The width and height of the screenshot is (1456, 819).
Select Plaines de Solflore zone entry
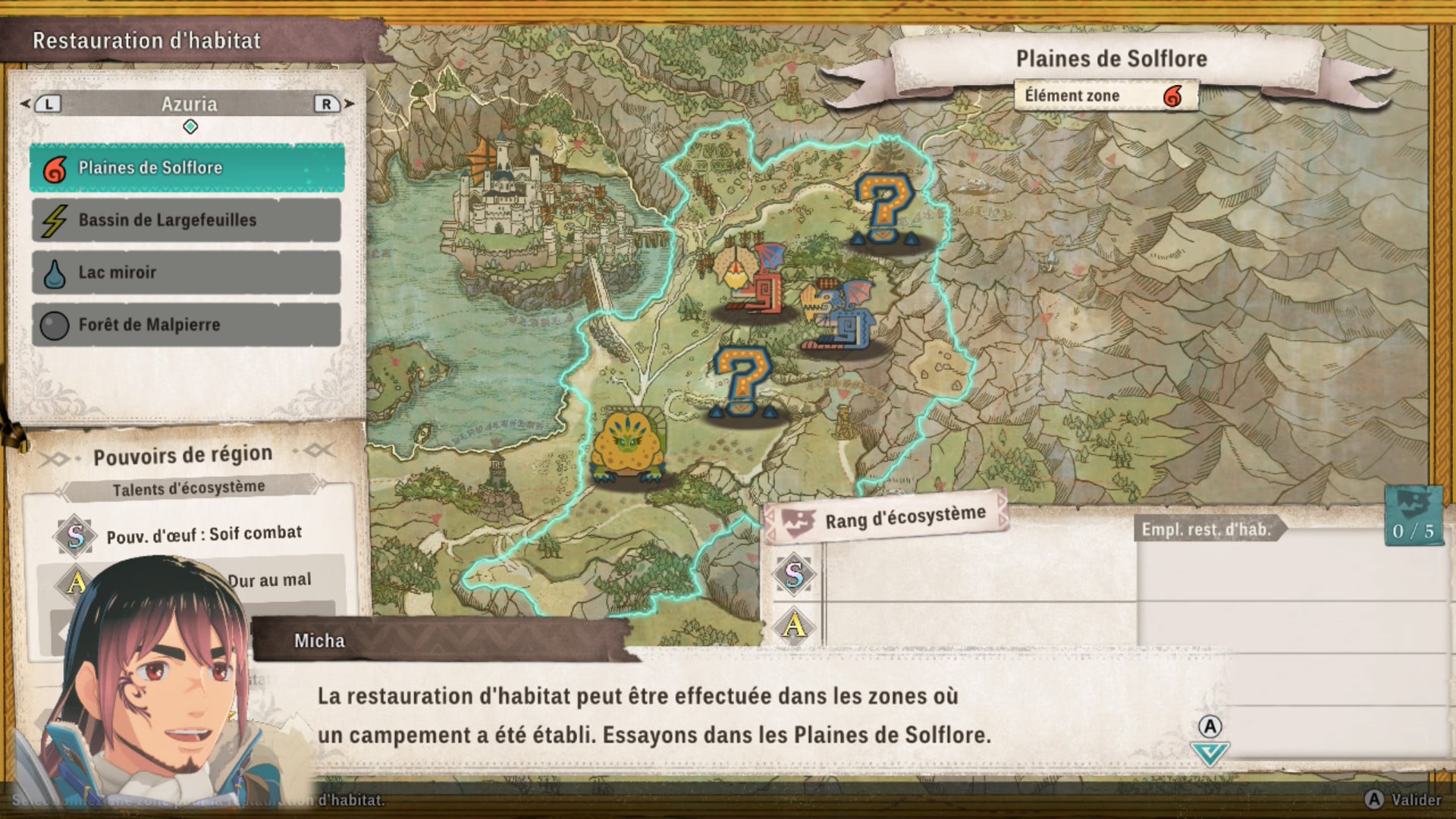coord(187,168)
